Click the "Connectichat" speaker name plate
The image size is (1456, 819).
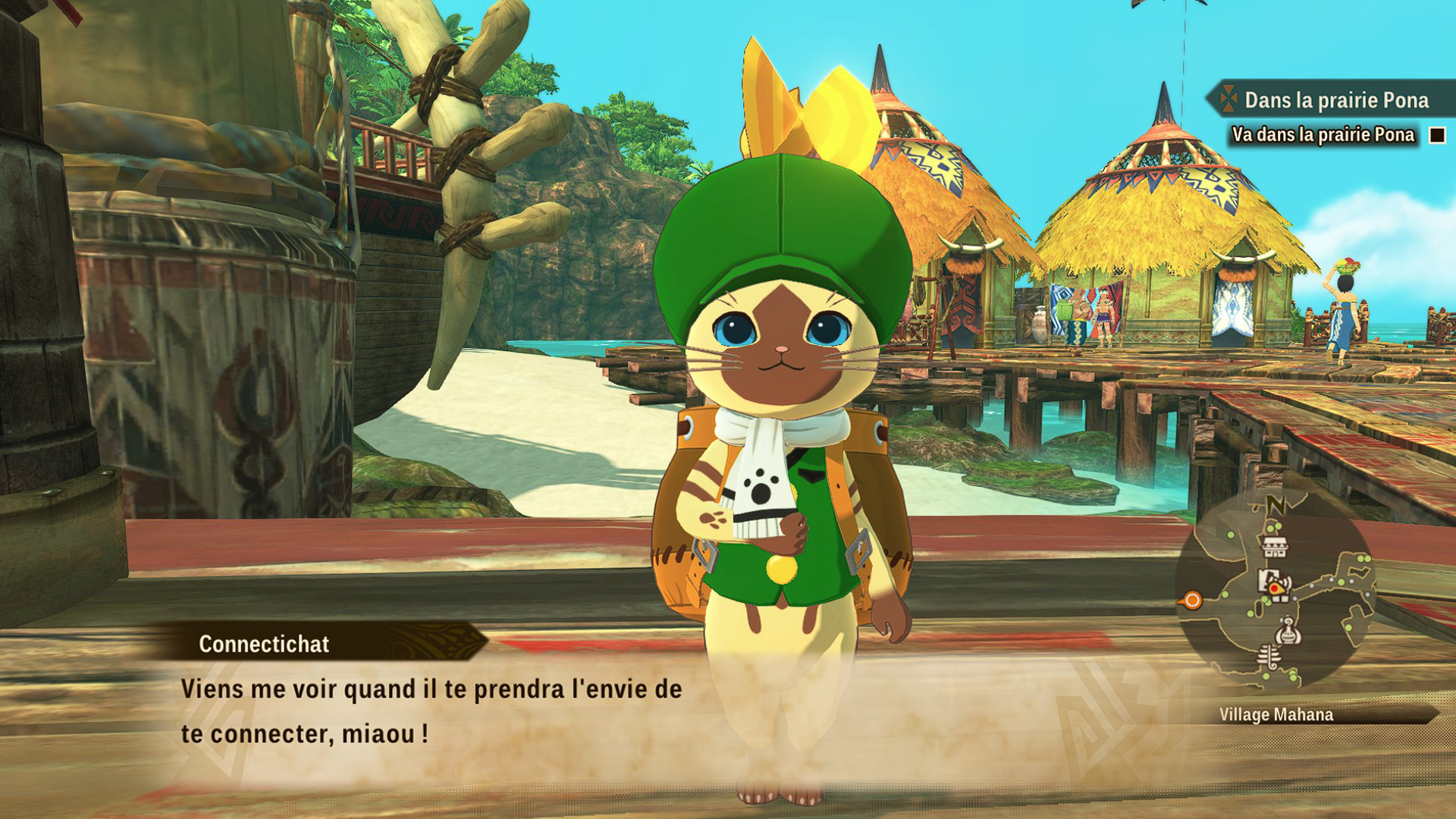point(264,644)
